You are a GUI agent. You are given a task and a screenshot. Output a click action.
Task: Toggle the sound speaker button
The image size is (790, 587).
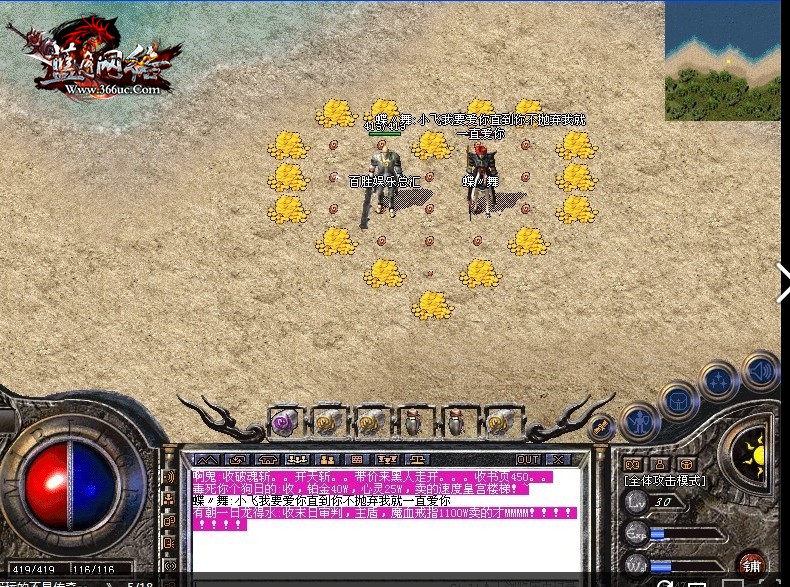(x=760, y=371)
